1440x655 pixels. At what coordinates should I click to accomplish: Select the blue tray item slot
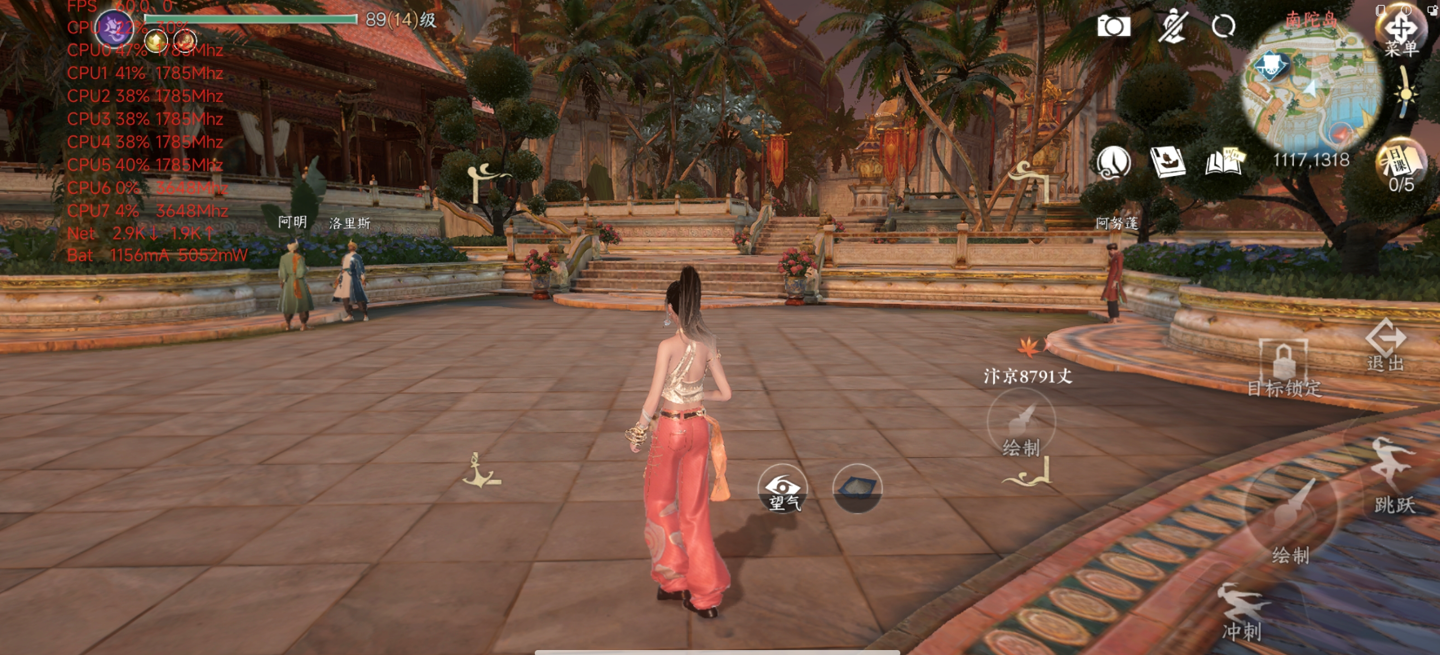[857, 488]
